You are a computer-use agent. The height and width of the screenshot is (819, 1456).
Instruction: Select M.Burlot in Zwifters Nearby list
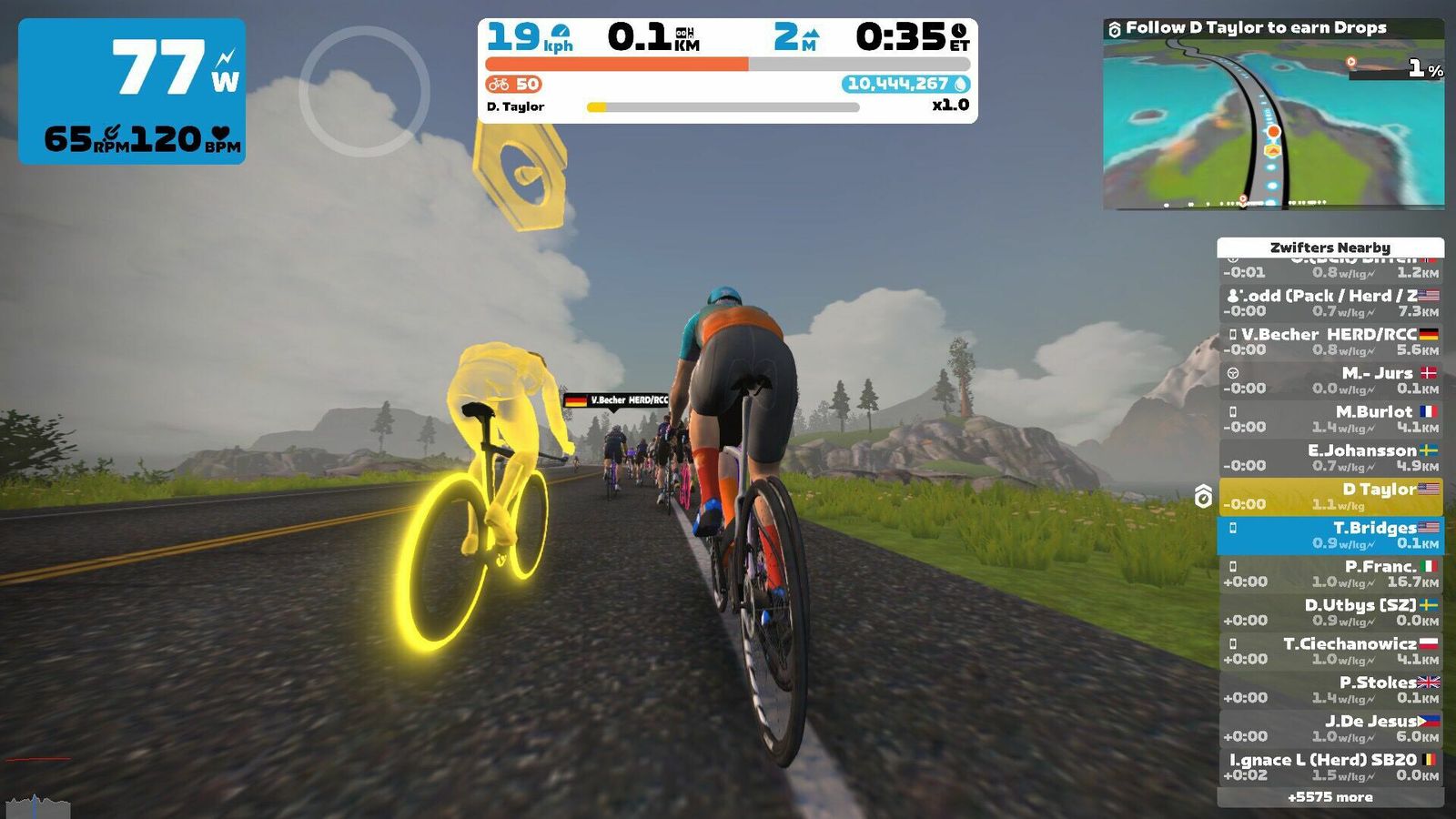click(x=1330, y=420)
